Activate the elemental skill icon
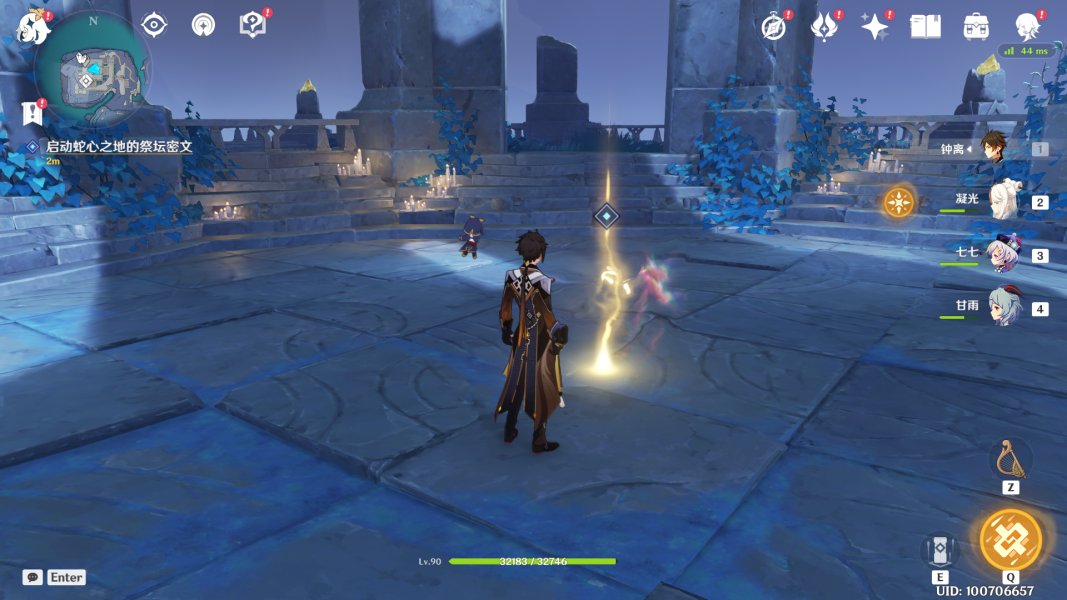The image size is (1067, 600). pyautogui.click(x=940, y=549)
